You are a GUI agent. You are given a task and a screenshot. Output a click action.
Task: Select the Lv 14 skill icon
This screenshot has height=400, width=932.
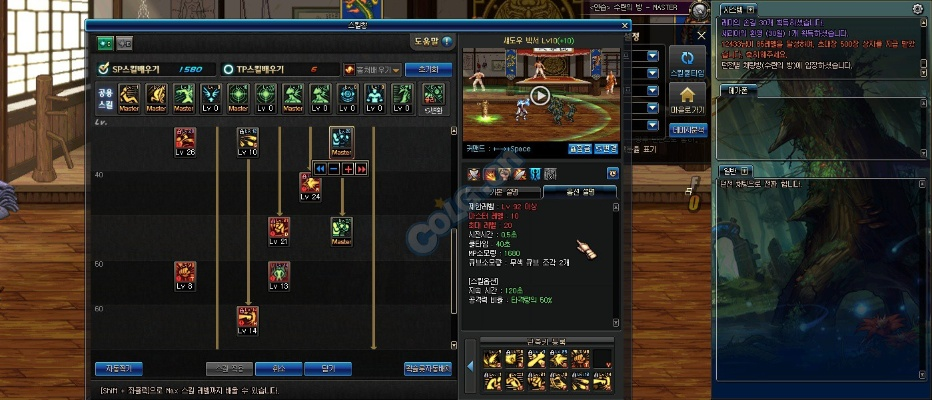coord(248,319)
